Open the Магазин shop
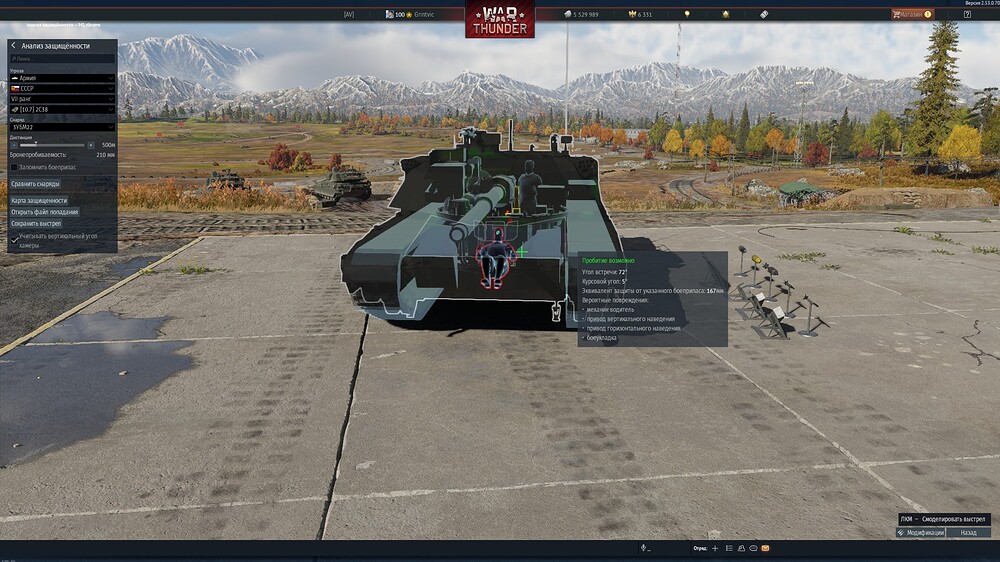This screenshot has width=1000, height=562. pos(911,15)
